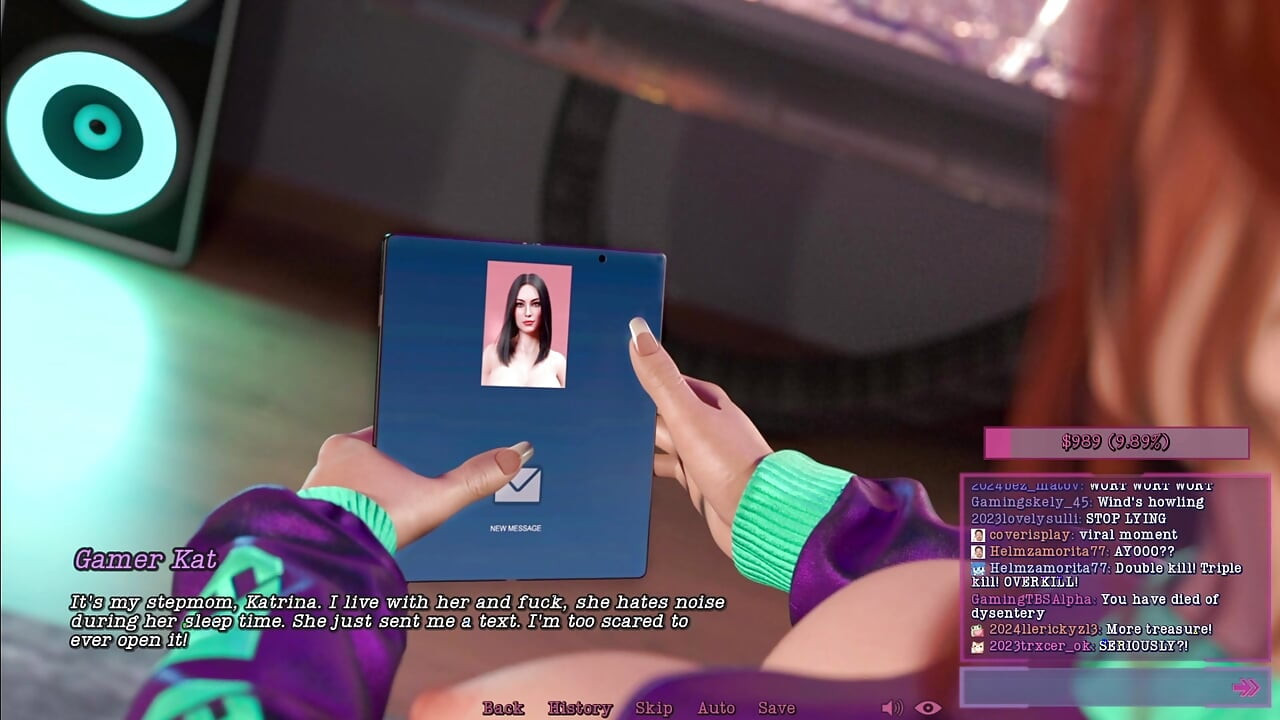Toggle Skip mode
The height and width of the screenshot is (720, 1280).
654,707
